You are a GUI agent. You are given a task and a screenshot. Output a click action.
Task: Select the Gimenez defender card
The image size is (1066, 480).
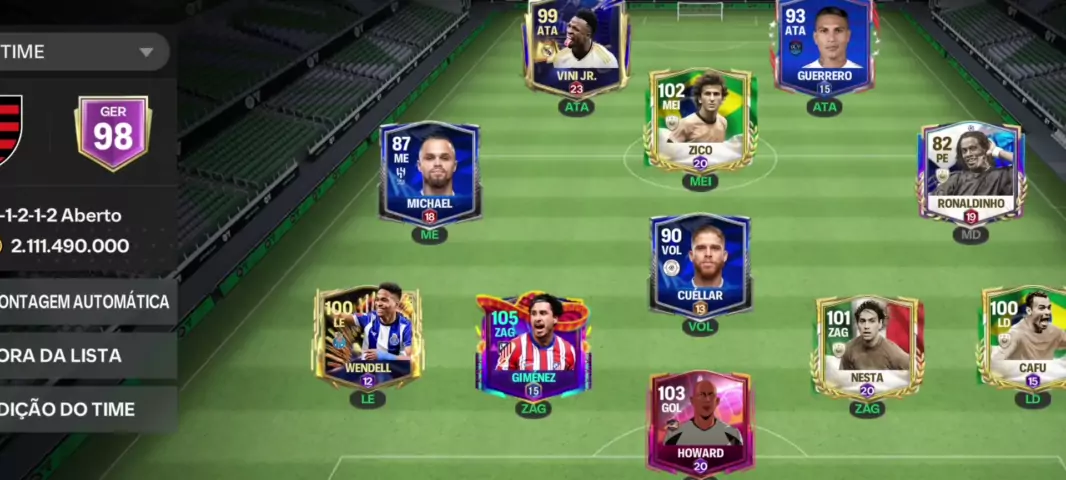533,345
